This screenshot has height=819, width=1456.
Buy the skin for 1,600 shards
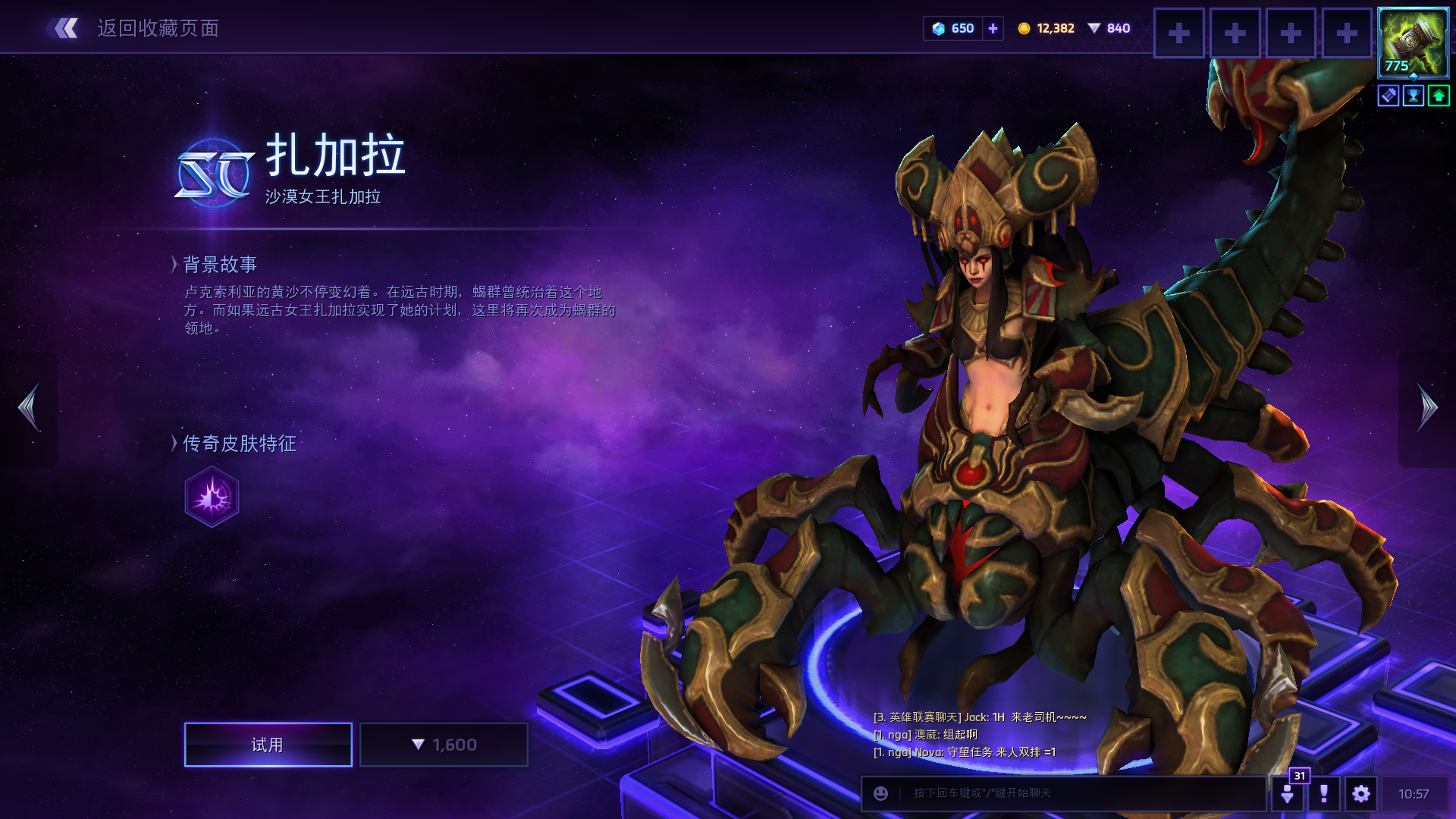click(444, 745)
